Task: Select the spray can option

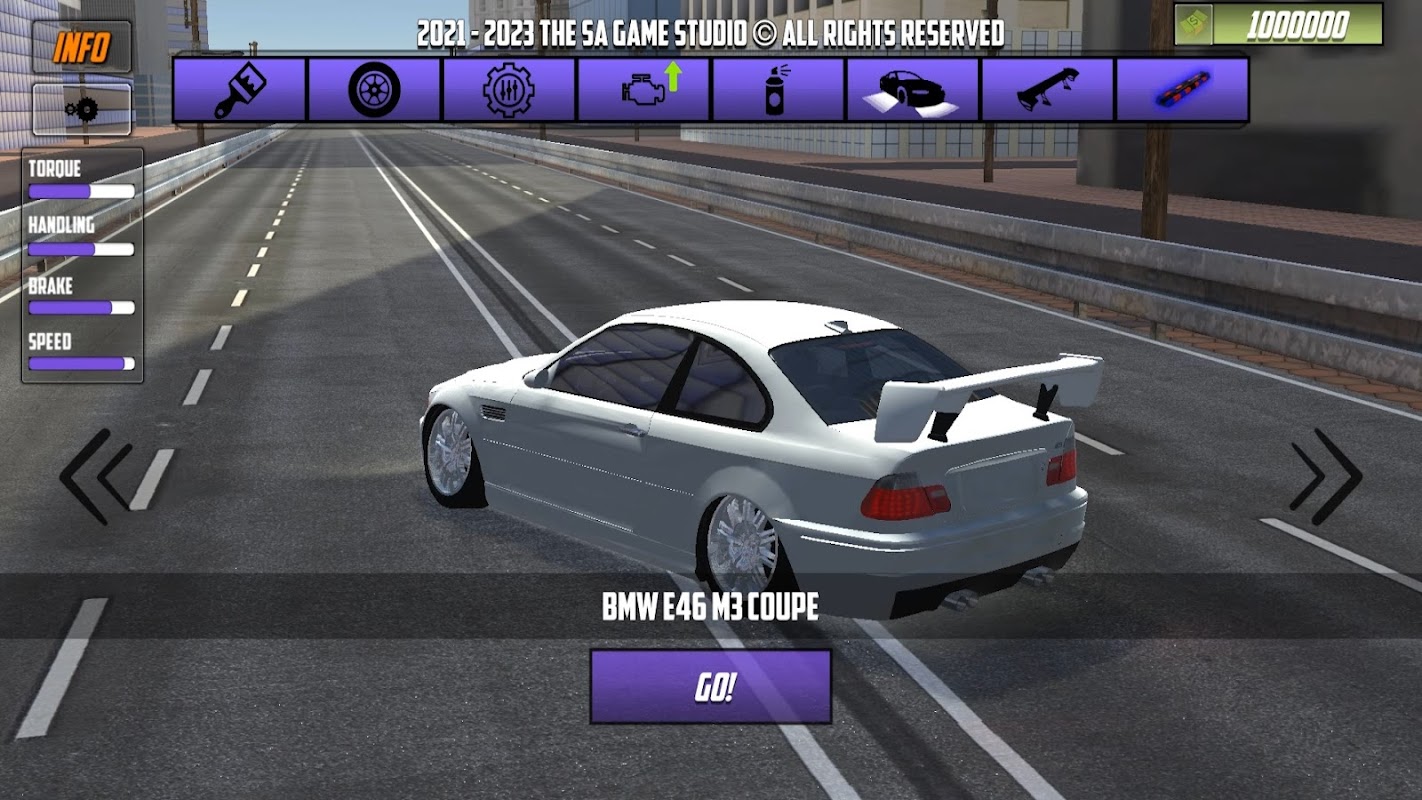Action: (778, 90)
